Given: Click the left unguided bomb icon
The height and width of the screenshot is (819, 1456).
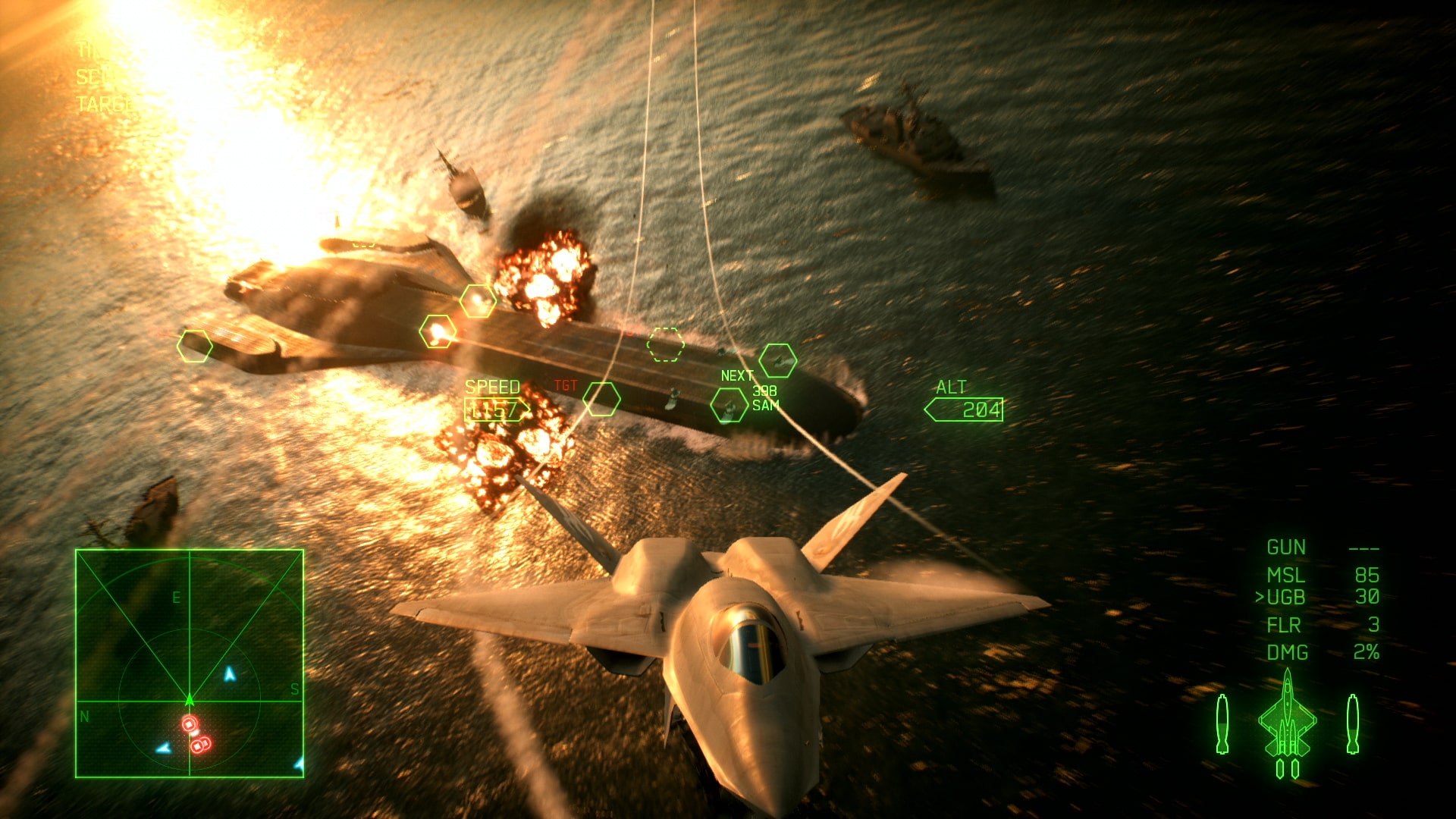Looking at the screenshot, I should pos(1222,724).
